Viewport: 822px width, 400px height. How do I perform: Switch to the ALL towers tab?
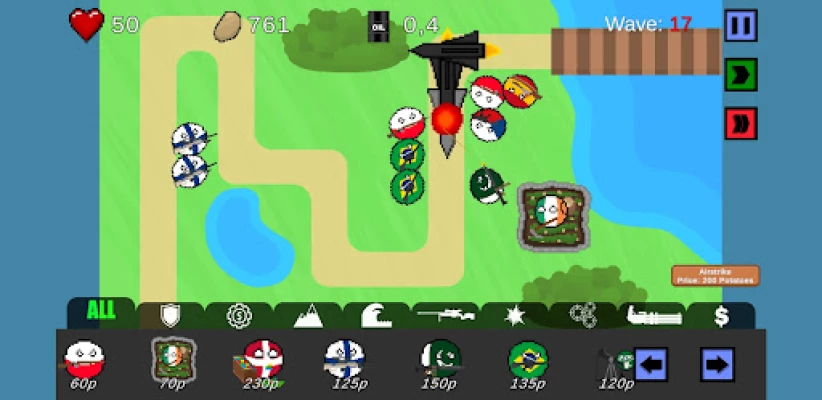pos(101,311)
